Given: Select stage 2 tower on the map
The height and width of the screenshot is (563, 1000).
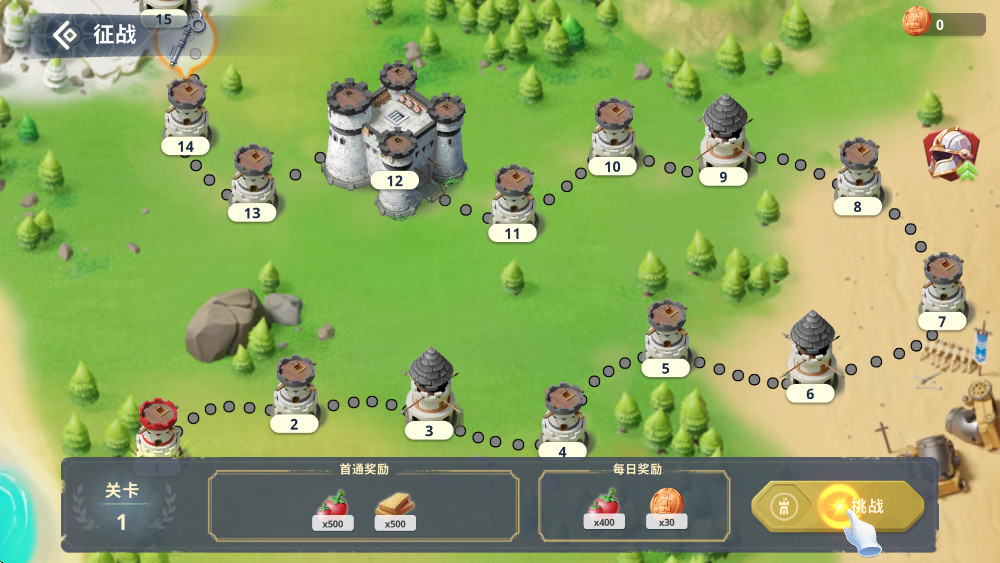Looking at the screenshot, I should tap(295, 388).
